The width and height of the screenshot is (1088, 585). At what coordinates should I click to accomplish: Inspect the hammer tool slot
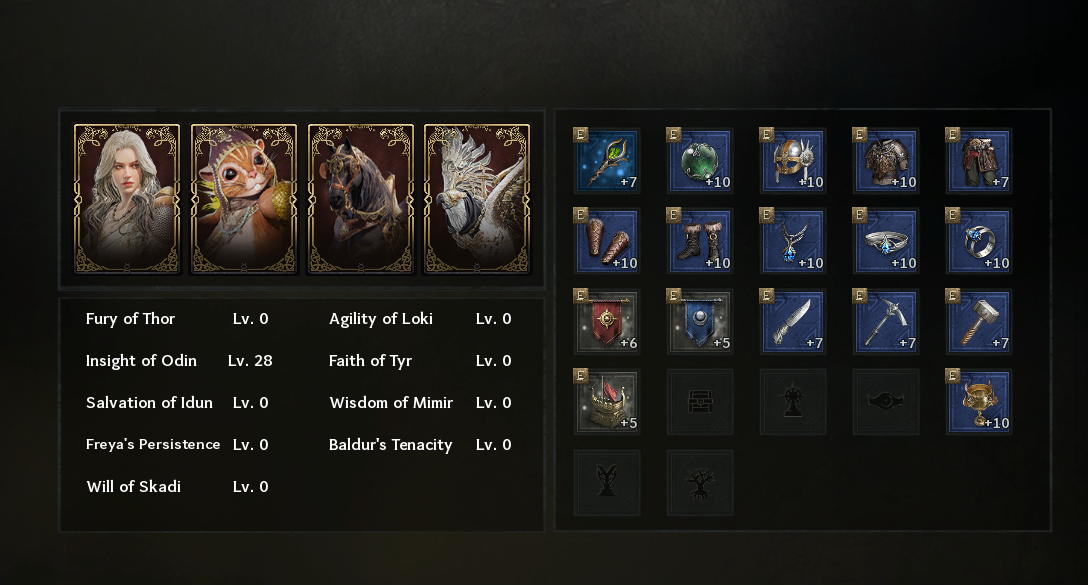(979, 322)
